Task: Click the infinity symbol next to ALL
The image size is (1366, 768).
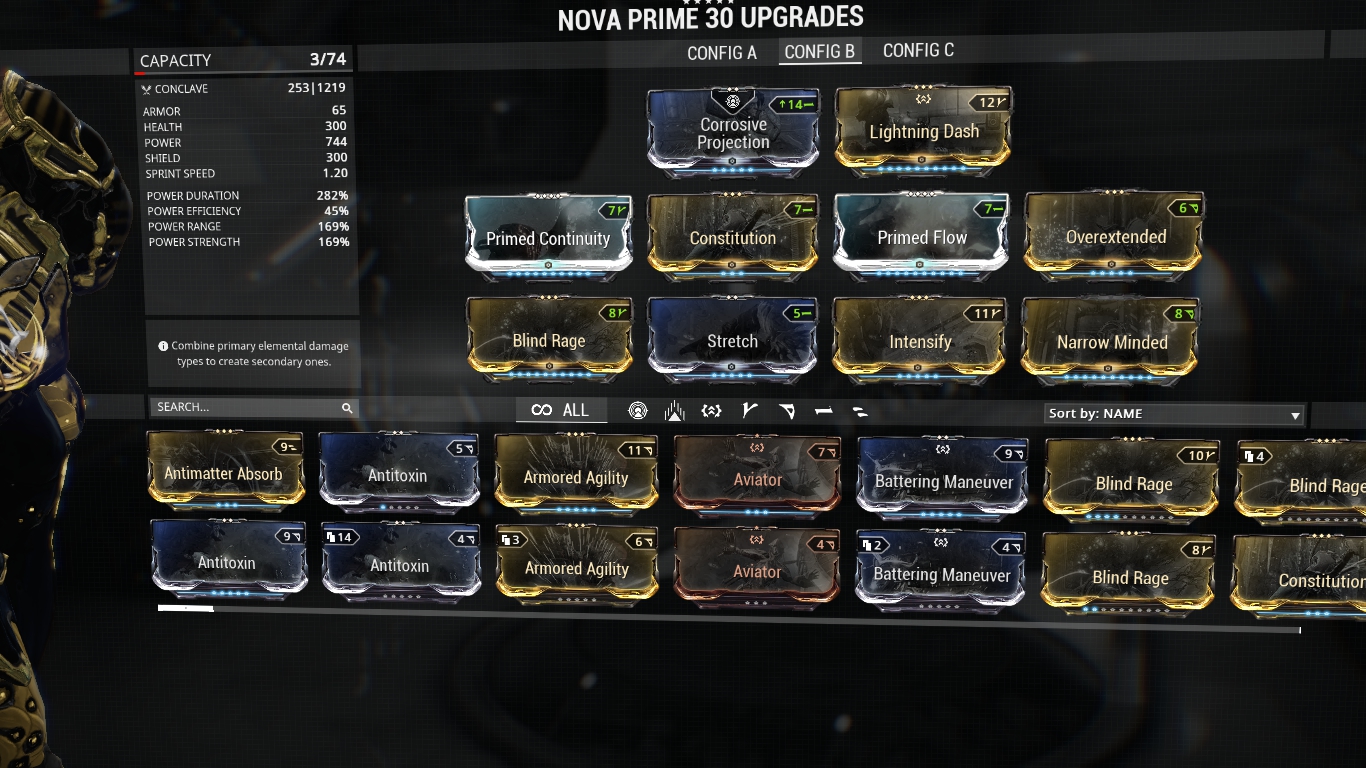Action: [x=542, y=410]
